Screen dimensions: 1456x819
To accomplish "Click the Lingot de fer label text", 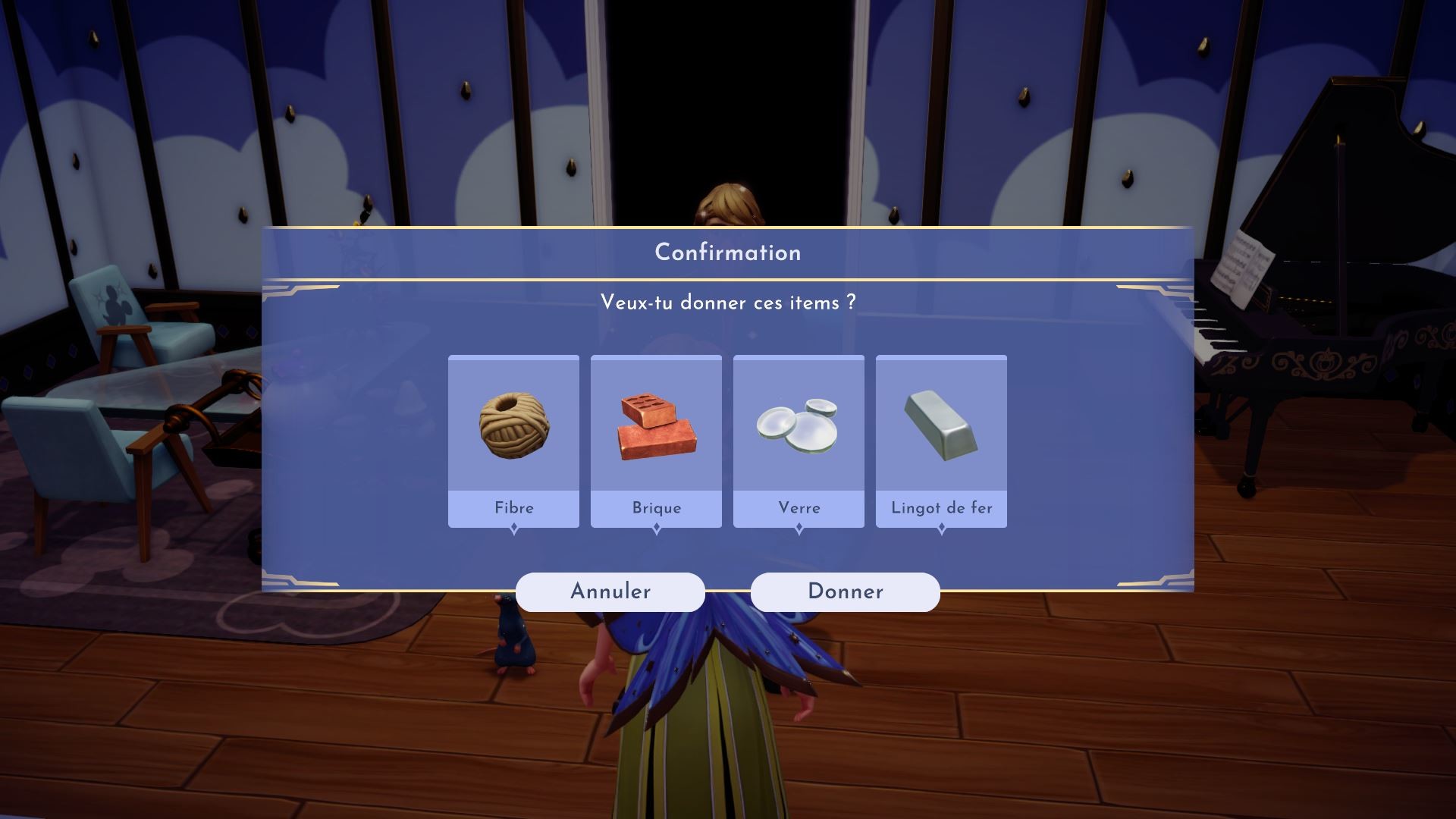I will point(941,508).
